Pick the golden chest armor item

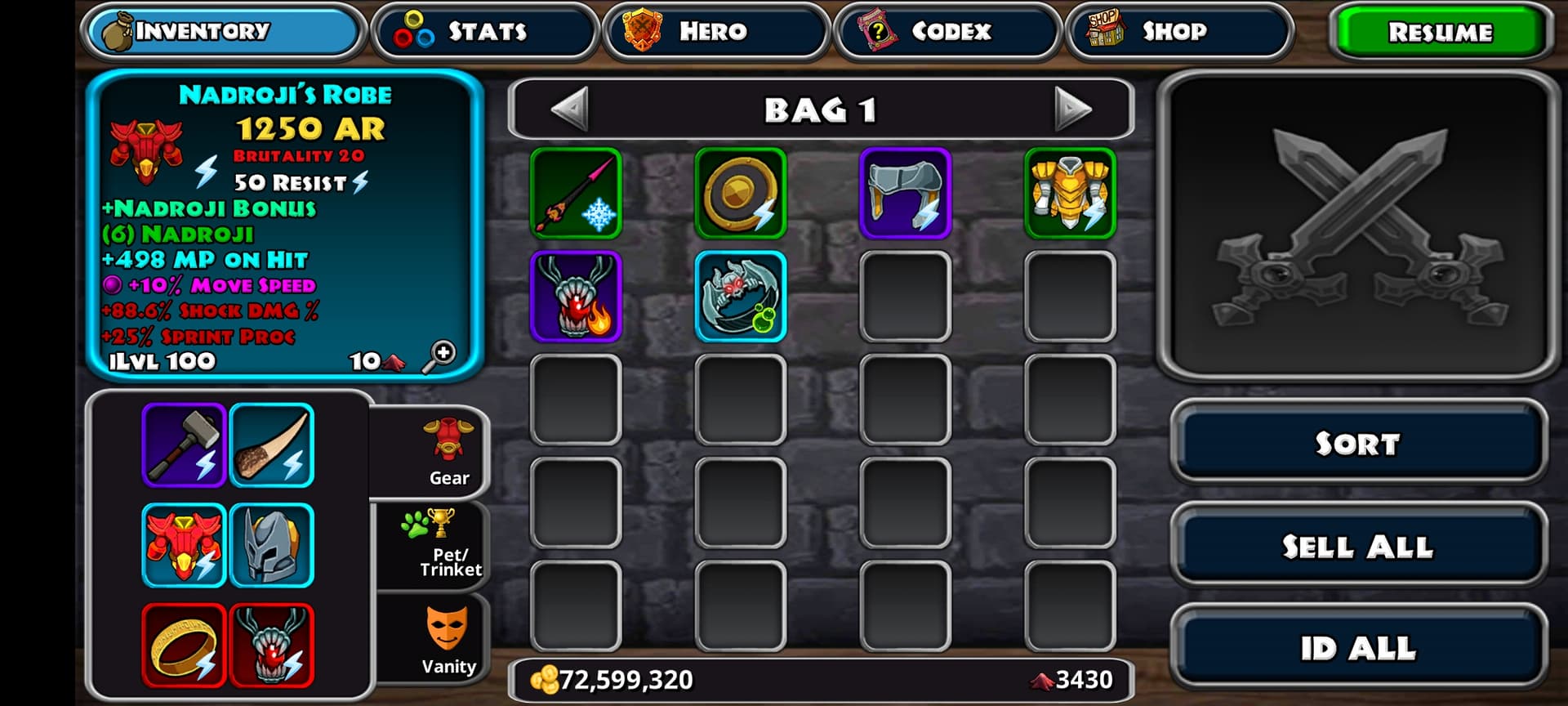coord(1070,194)
